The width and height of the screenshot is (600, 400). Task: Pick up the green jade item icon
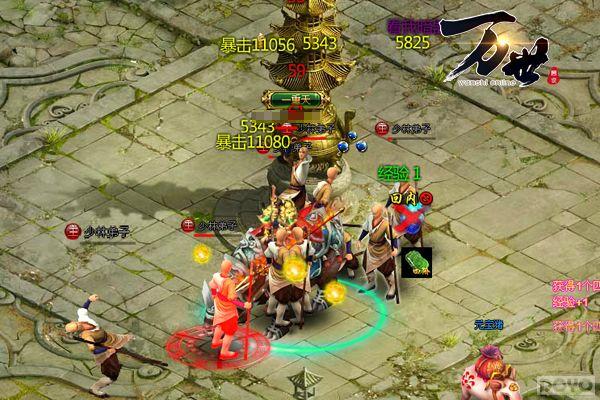click(417, 261)
